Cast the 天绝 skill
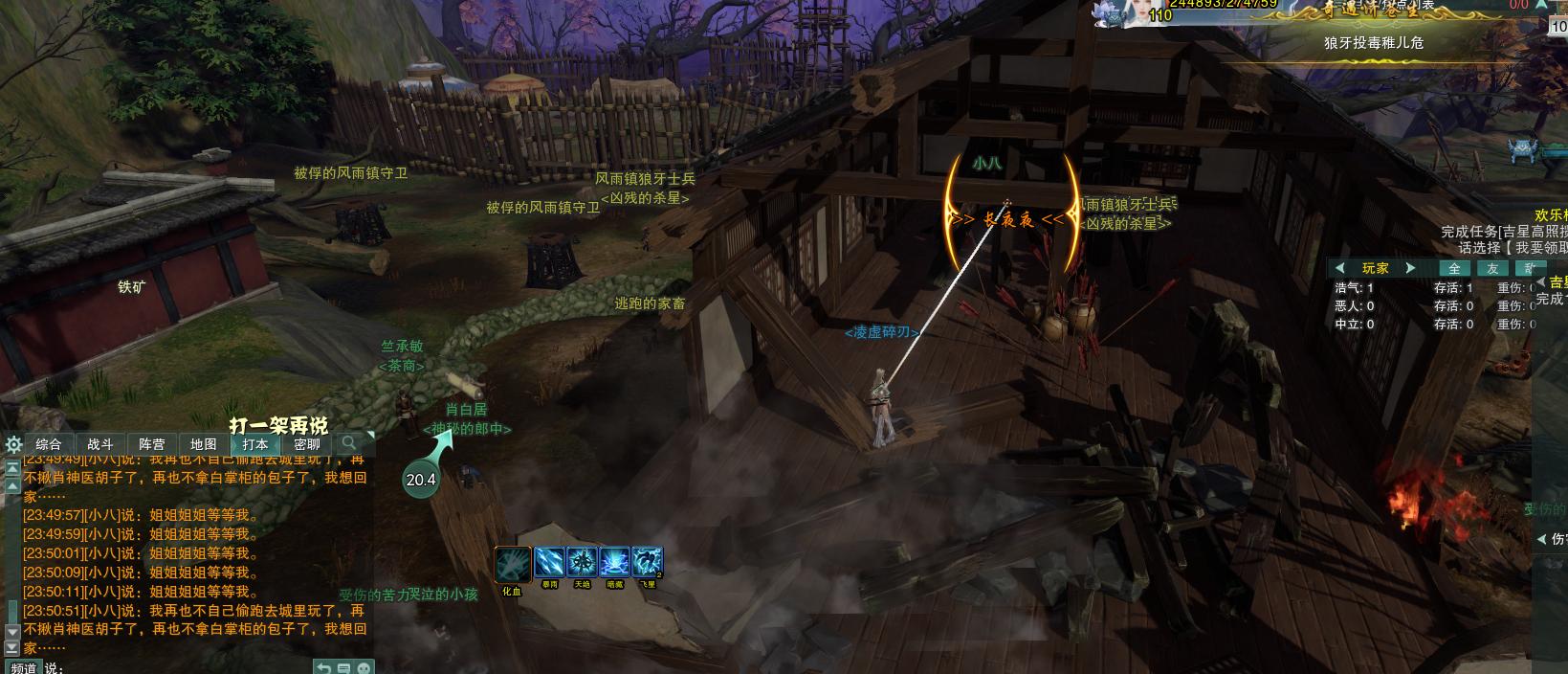Screen dimensions: 1568x674 (582, 562)
